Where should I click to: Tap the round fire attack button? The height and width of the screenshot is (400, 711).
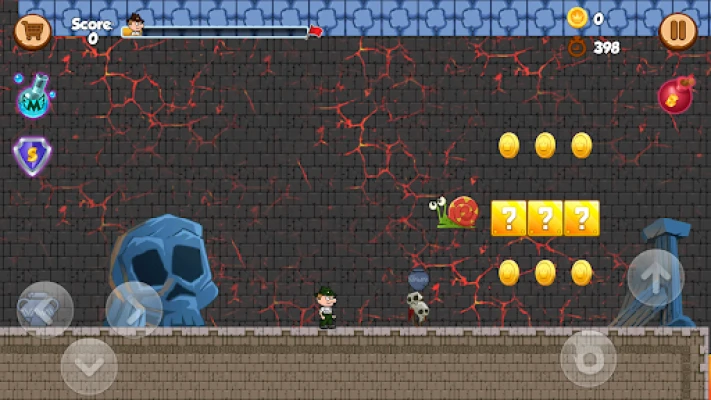[588, 358]
